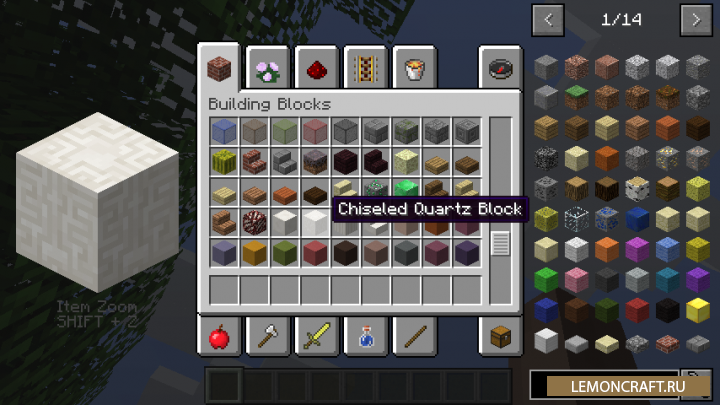The width and height of the screenshot is (720, 405).
Task: Switch to the Materials stick tab
Action: pyautogui.click(x=413, y=337)
